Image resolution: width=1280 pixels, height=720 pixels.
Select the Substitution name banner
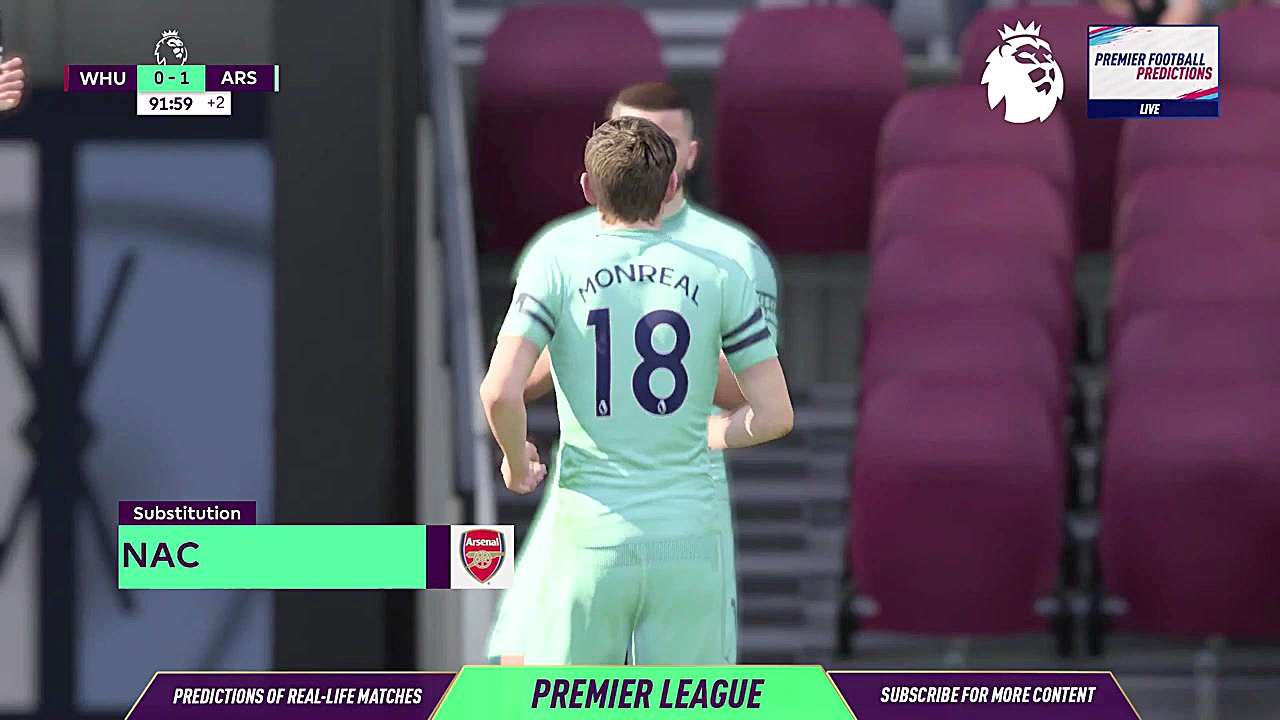coord(272,557)
